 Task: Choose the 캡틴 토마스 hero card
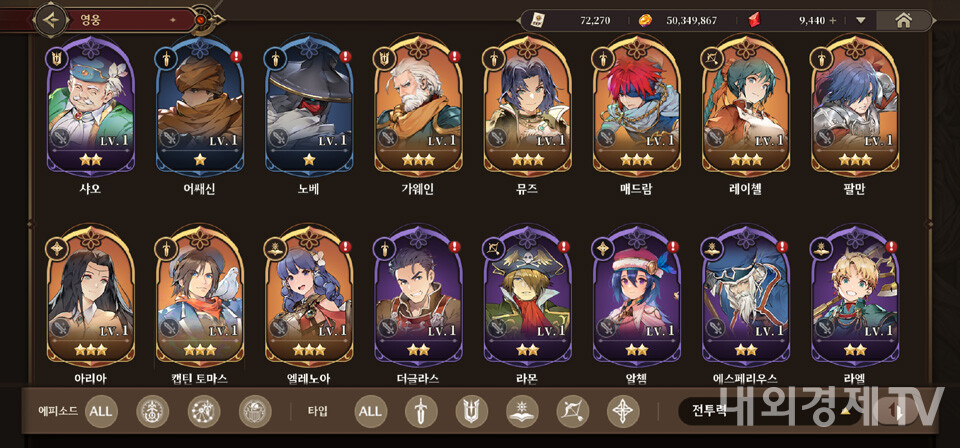coord(199,300)
